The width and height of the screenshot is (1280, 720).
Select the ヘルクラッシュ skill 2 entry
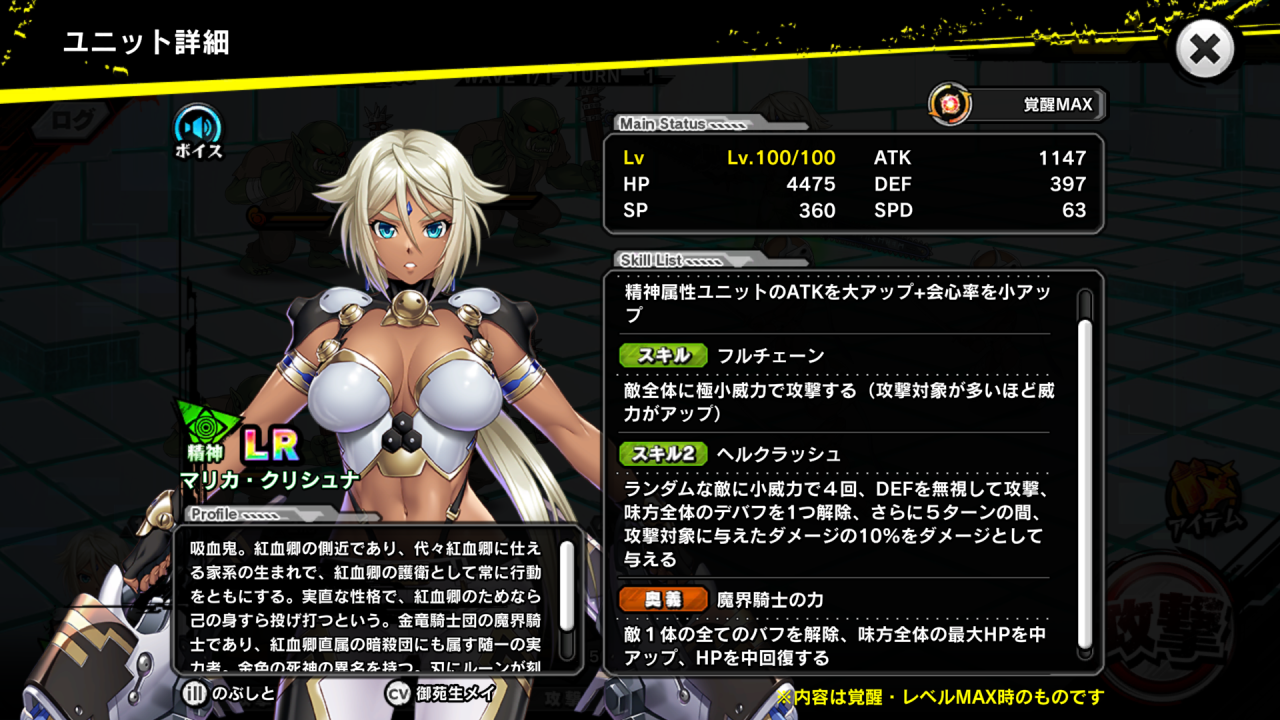[x=778, y=454]
